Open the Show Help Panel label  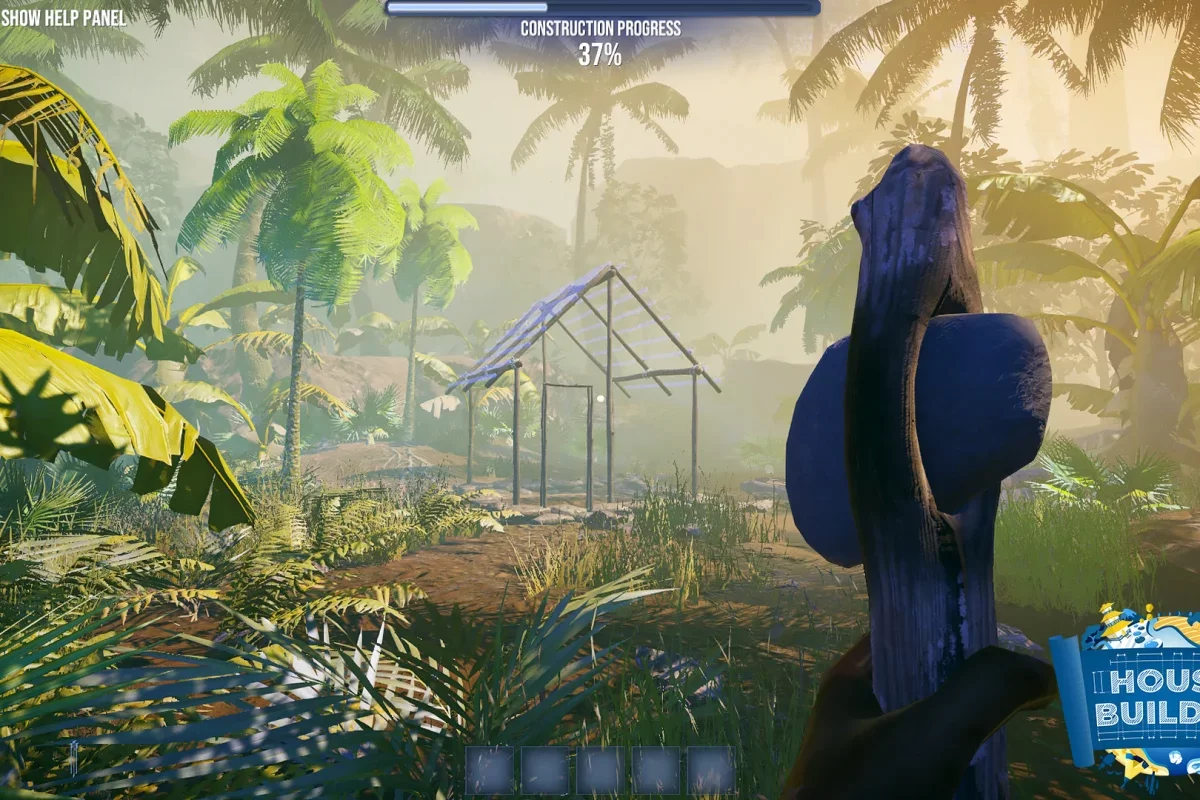pyautogui.click(x=64, y=18)
